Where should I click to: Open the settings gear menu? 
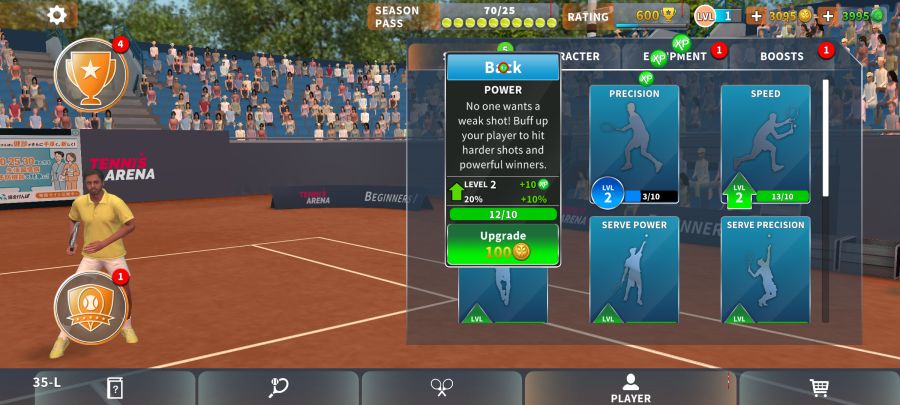click(x=57, y=15)
